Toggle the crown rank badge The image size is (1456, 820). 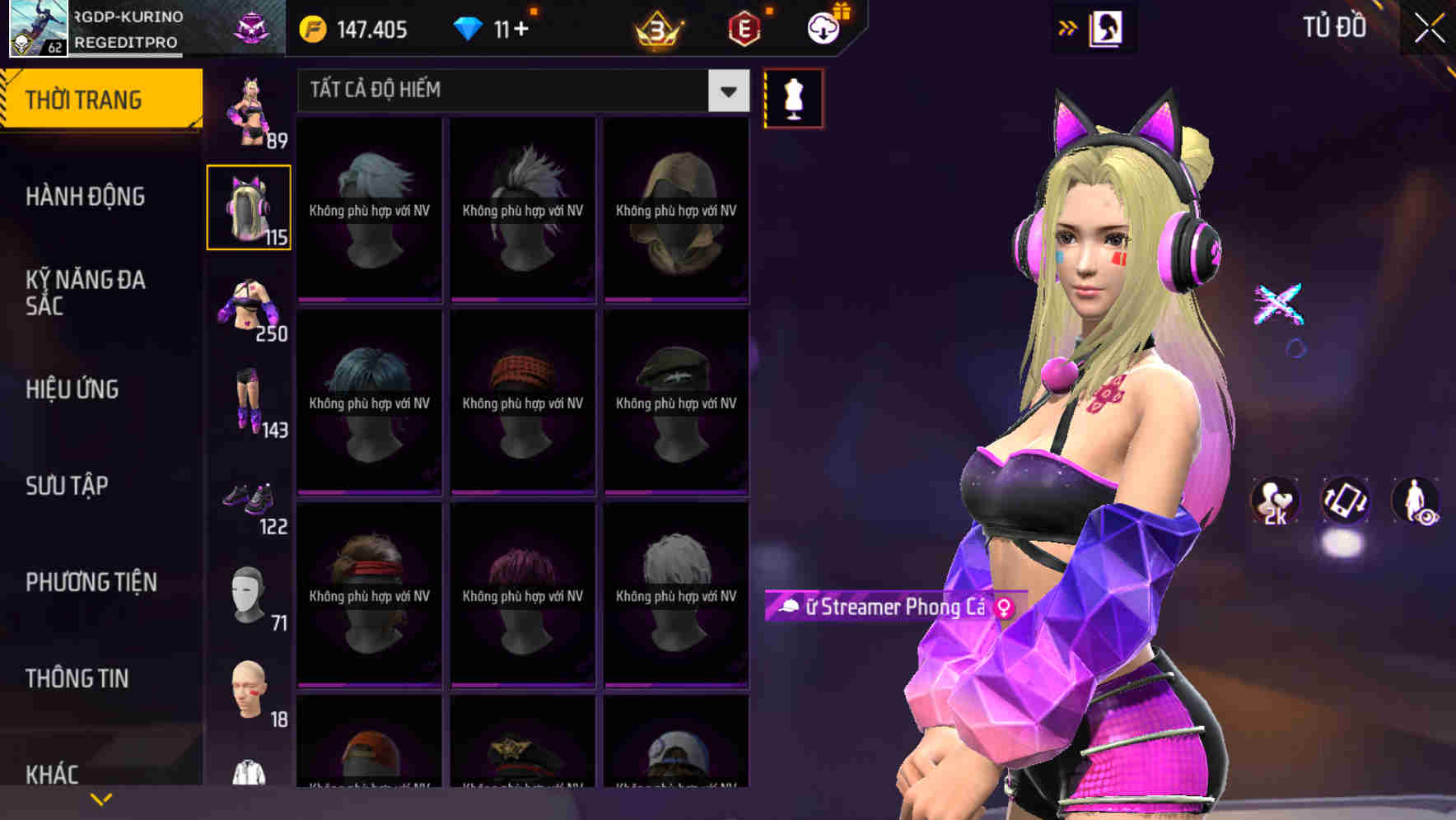(658, 30)
